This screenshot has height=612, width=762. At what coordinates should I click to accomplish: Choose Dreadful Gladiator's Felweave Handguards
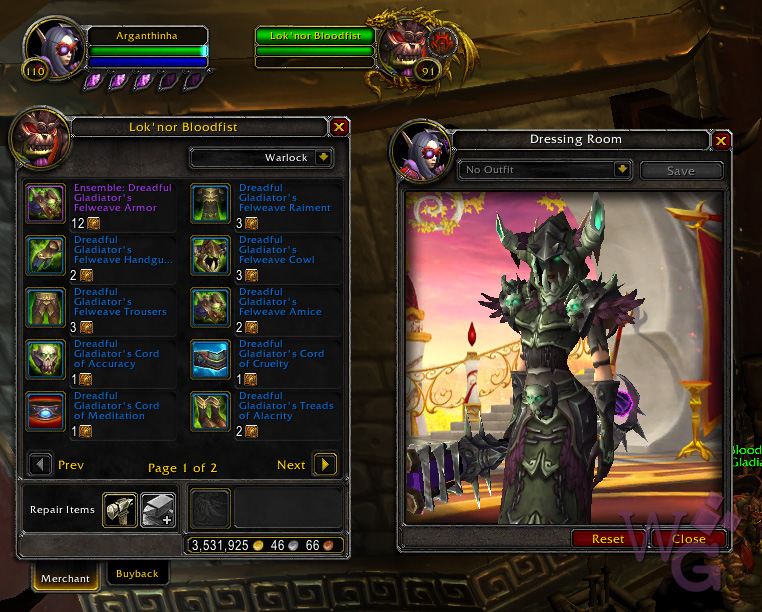coord(45,256)
